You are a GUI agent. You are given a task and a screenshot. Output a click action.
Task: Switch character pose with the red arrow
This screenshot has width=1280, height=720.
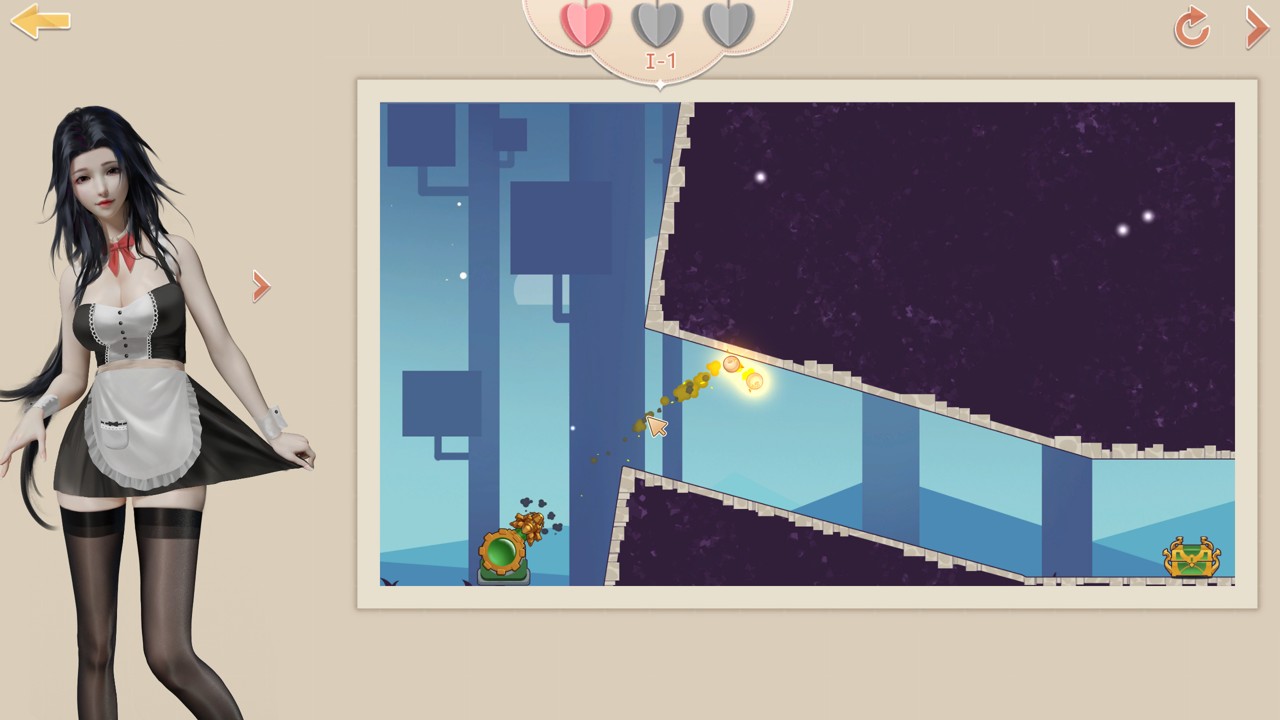[x=261, y=287]
